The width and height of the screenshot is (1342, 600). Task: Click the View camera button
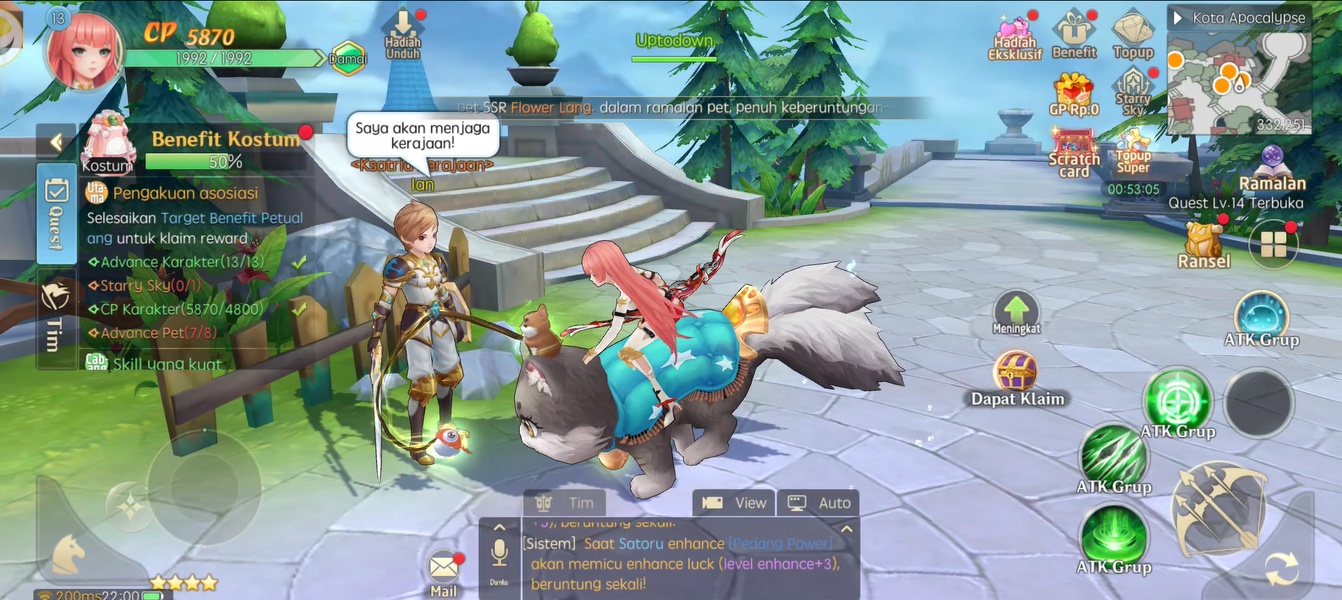735,503
